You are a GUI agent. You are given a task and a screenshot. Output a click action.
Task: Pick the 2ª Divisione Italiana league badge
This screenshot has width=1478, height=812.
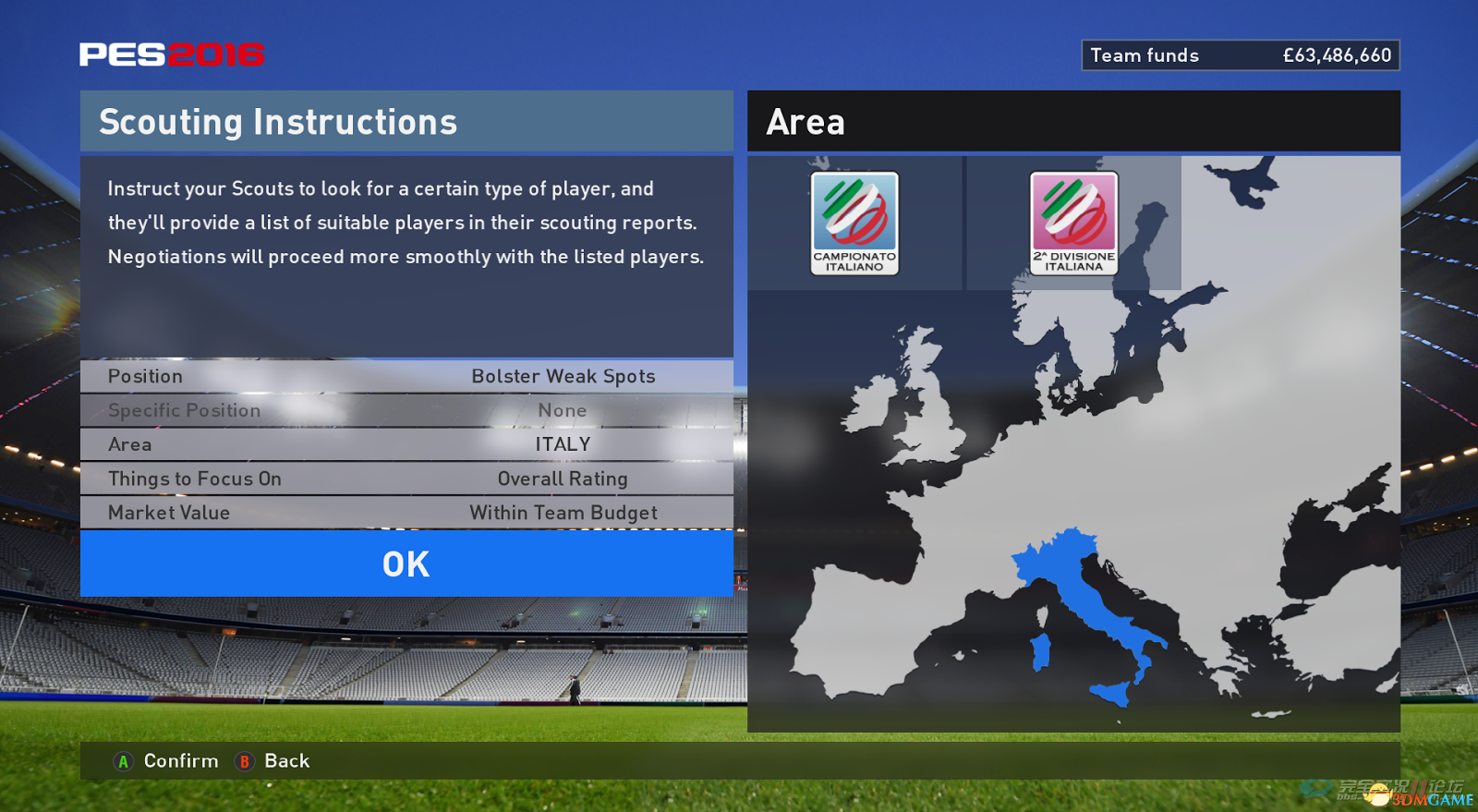click(x=1073, y=223)
